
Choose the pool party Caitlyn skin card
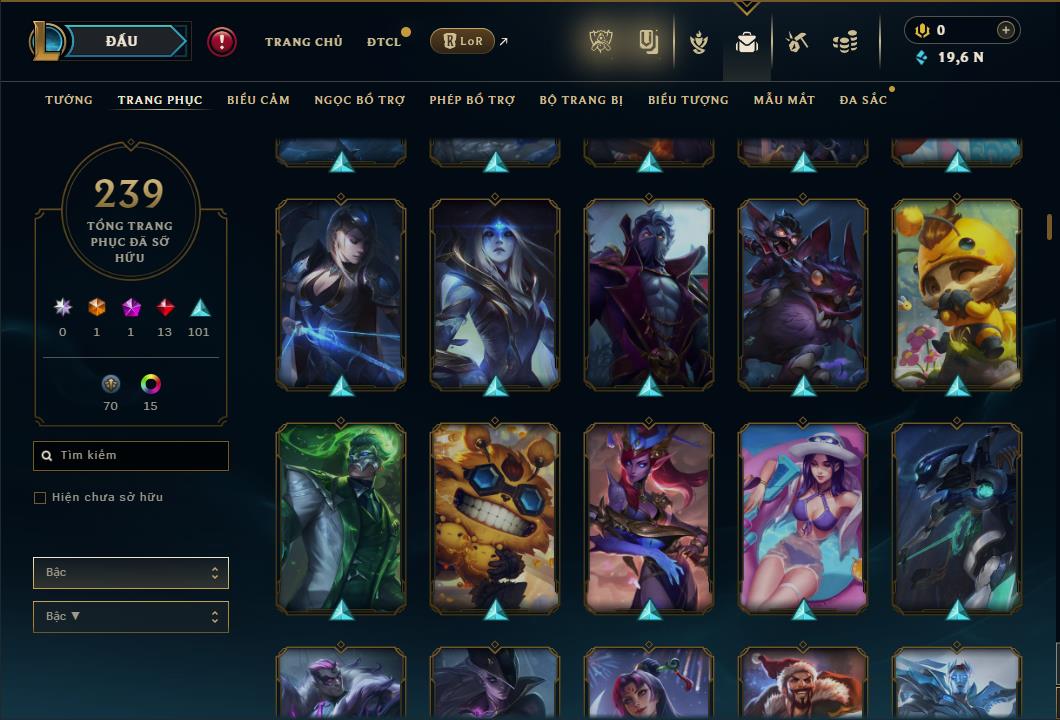(803, 517)
